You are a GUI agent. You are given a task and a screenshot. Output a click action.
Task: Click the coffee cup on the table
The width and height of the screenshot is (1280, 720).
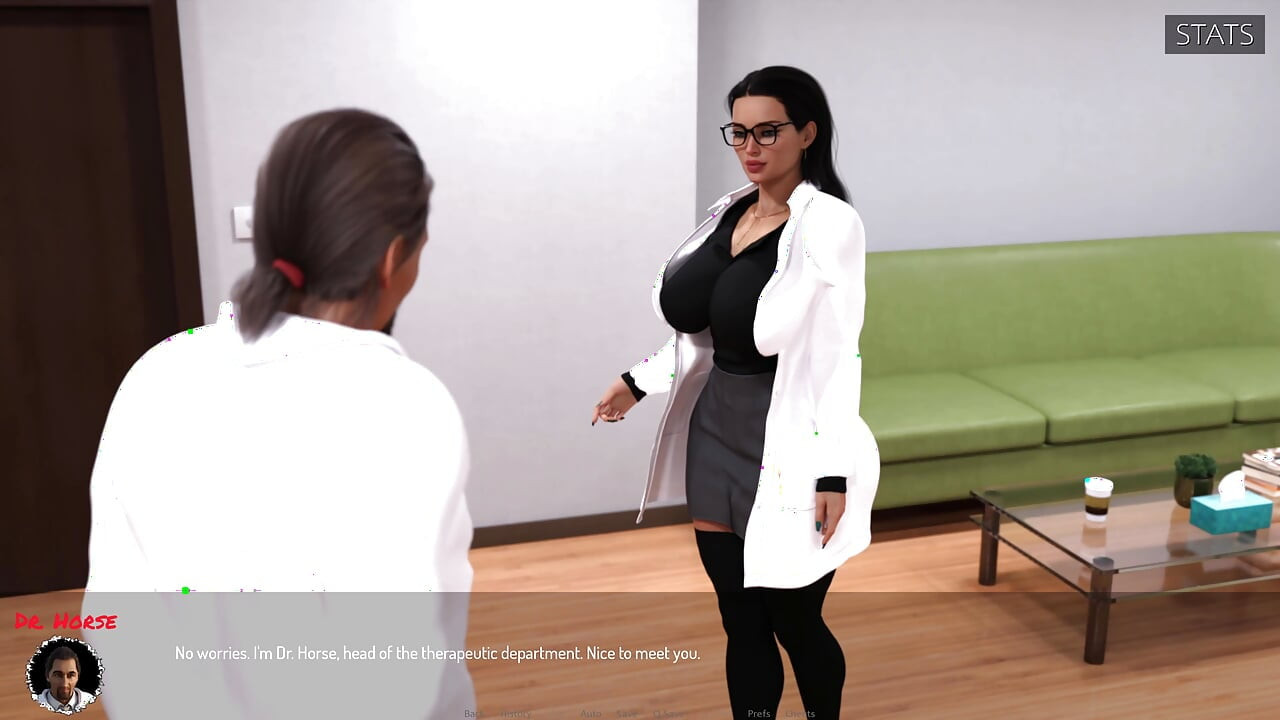click(1098, 500)
